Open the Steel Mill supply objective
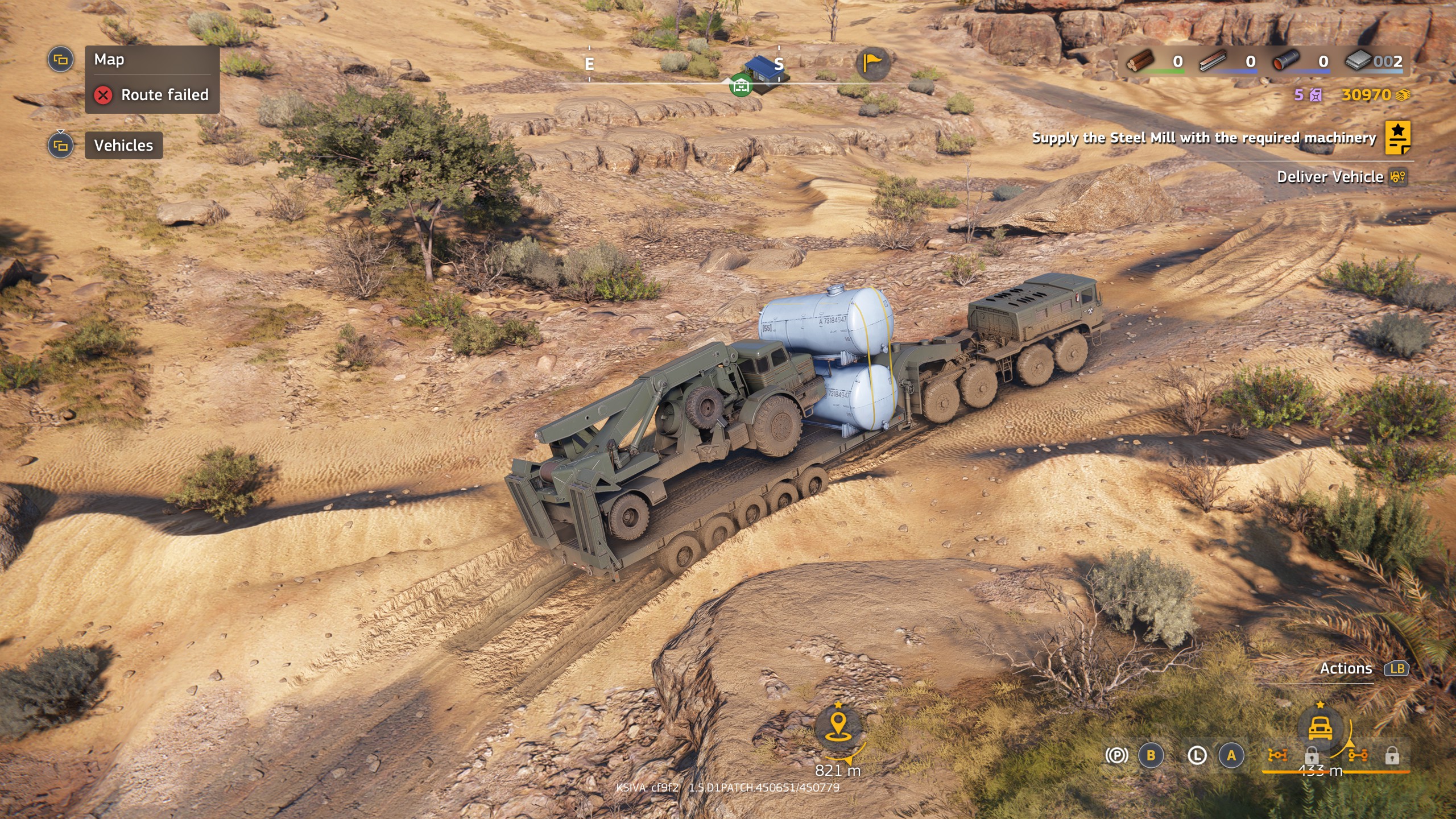1456x819 pixels. tap(1203, 138)
